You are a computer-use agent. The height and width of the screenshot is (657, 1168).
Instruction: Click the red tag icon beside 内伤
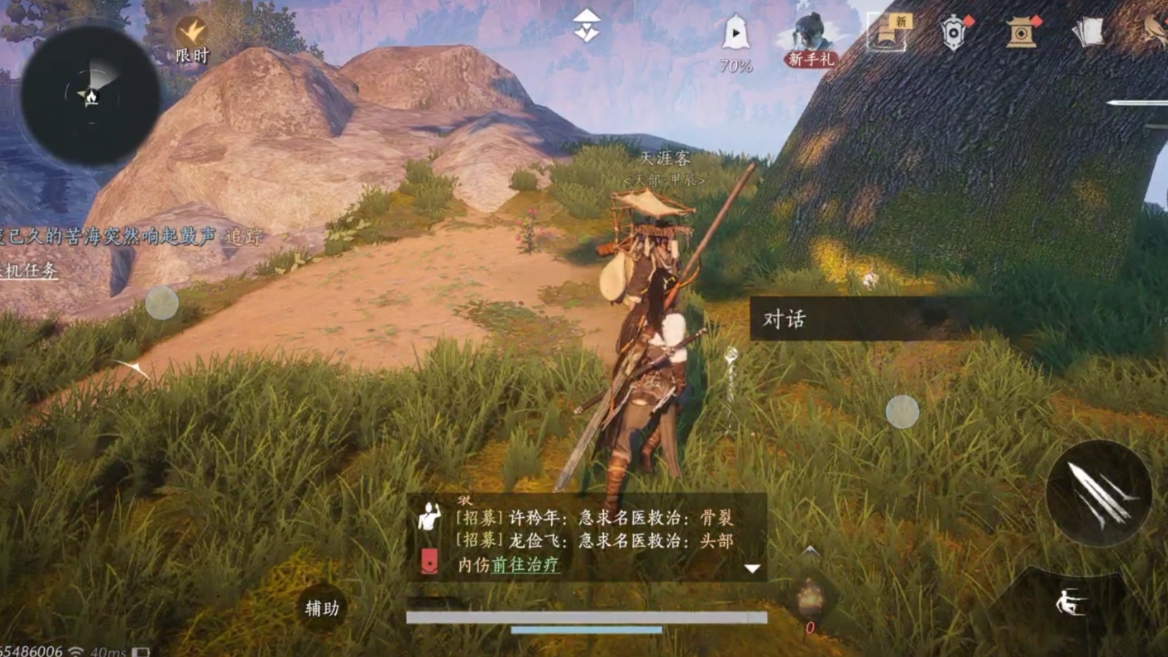pos(429,562)
